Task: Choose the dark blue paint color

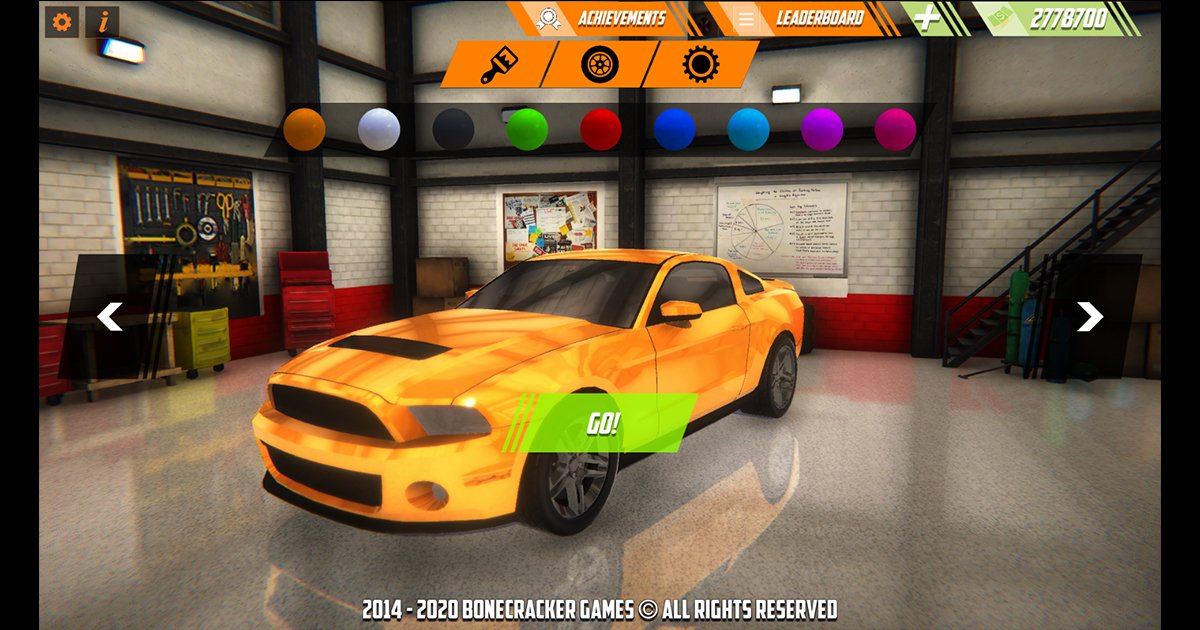Action: (675, 130)
